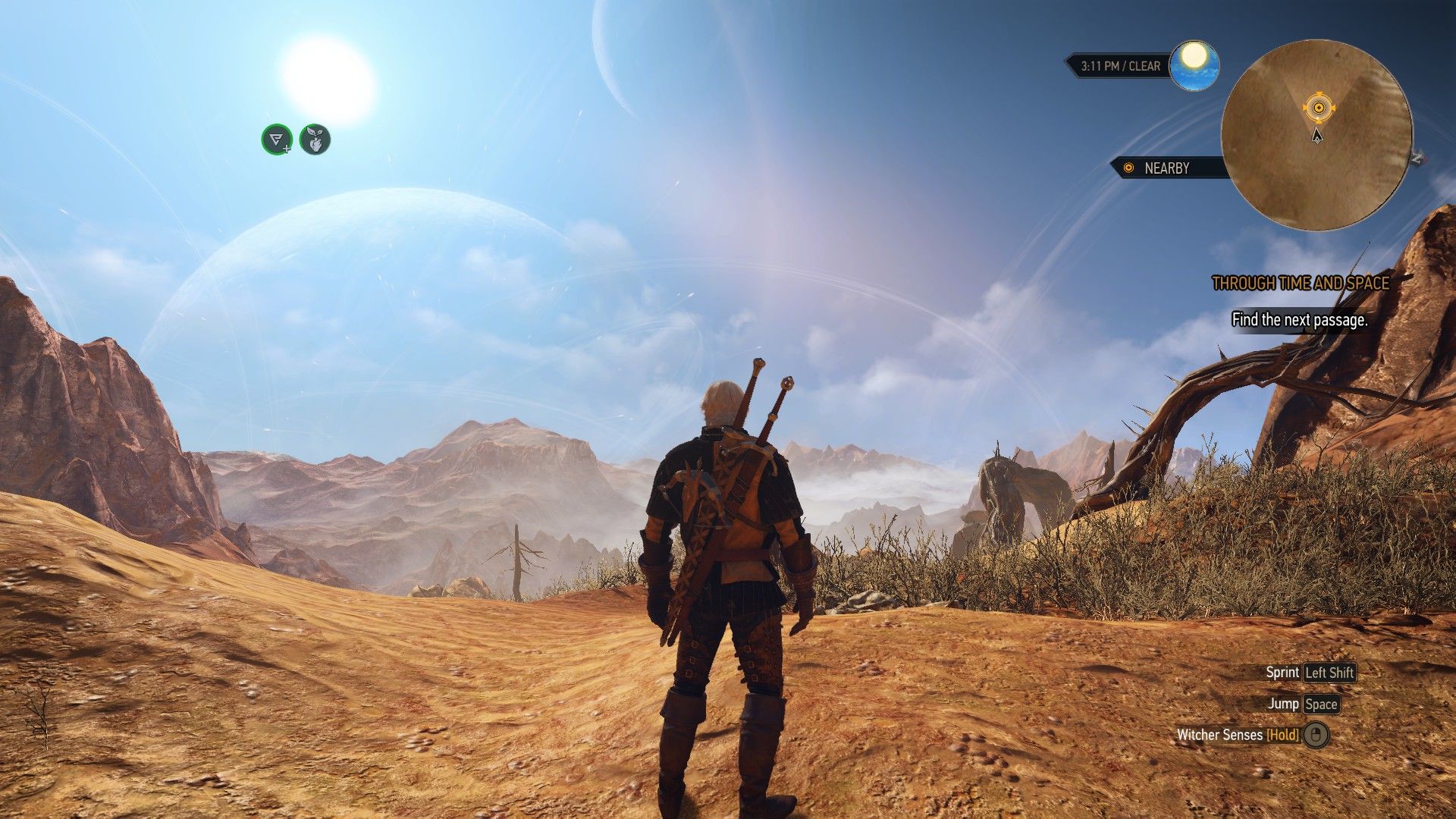Viewport: 1456px width, 819px height.
Task: Expand the 3:11 PM / CLEAR weather banner
Action: tap(1119, 66)
